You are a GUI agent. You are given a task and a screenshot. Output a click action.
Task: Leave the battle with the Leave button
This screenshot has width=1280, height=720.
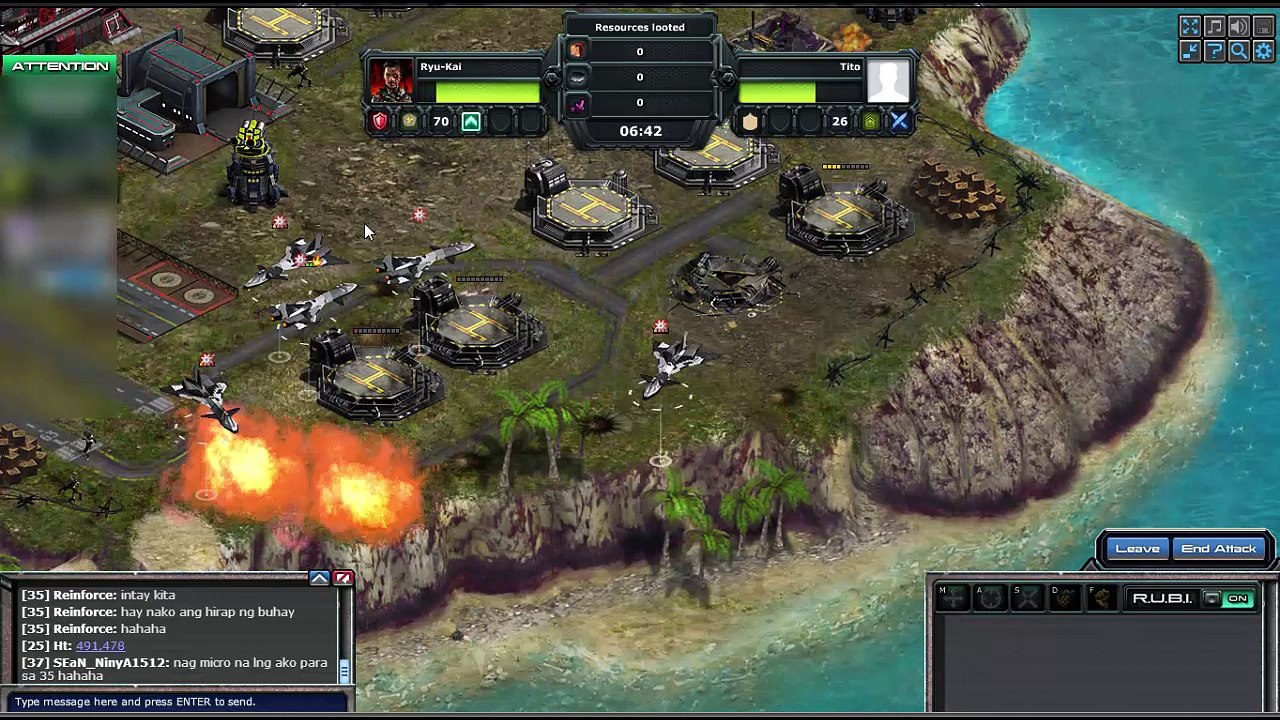pyautogui.click(x=1137, y=549)
